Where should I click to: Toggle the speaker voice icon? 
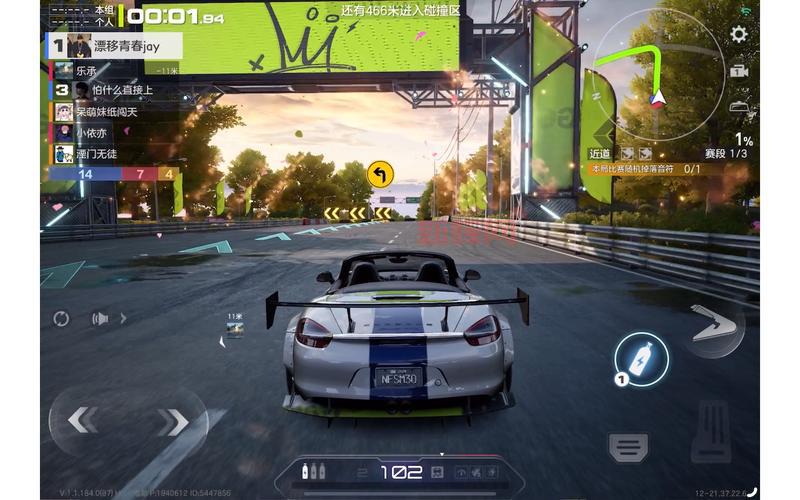[x=101, y=319]
